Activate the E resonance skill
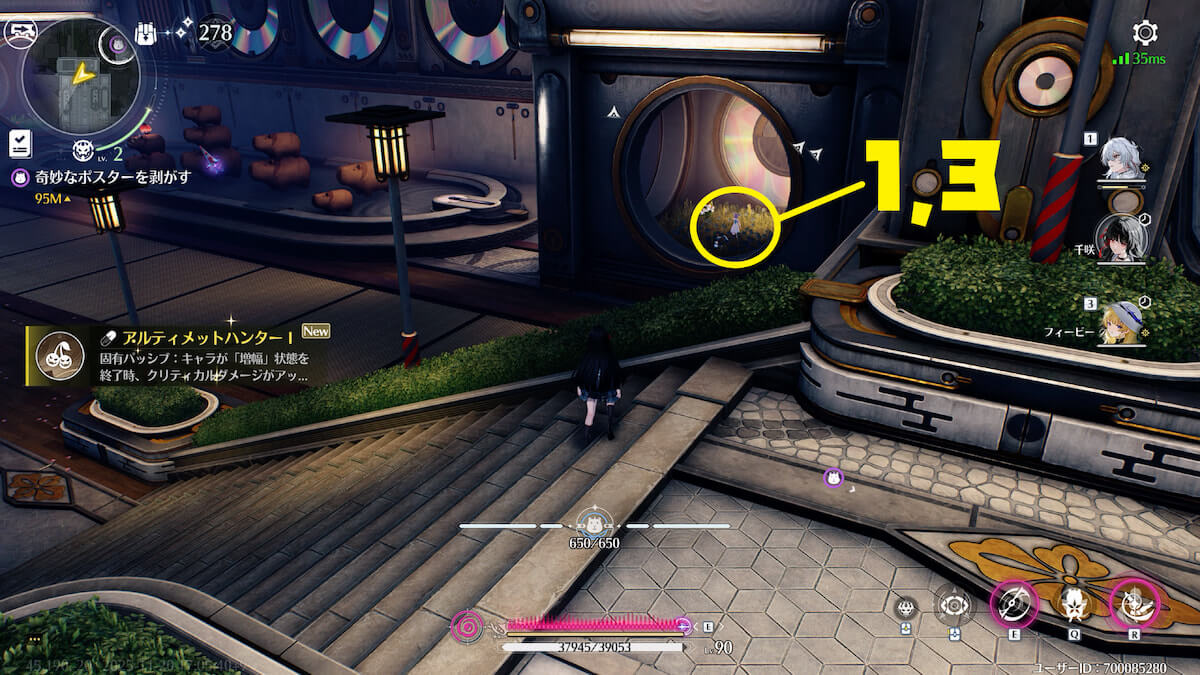This screenshot has height=675, width=1200. tap(1014, 606)
